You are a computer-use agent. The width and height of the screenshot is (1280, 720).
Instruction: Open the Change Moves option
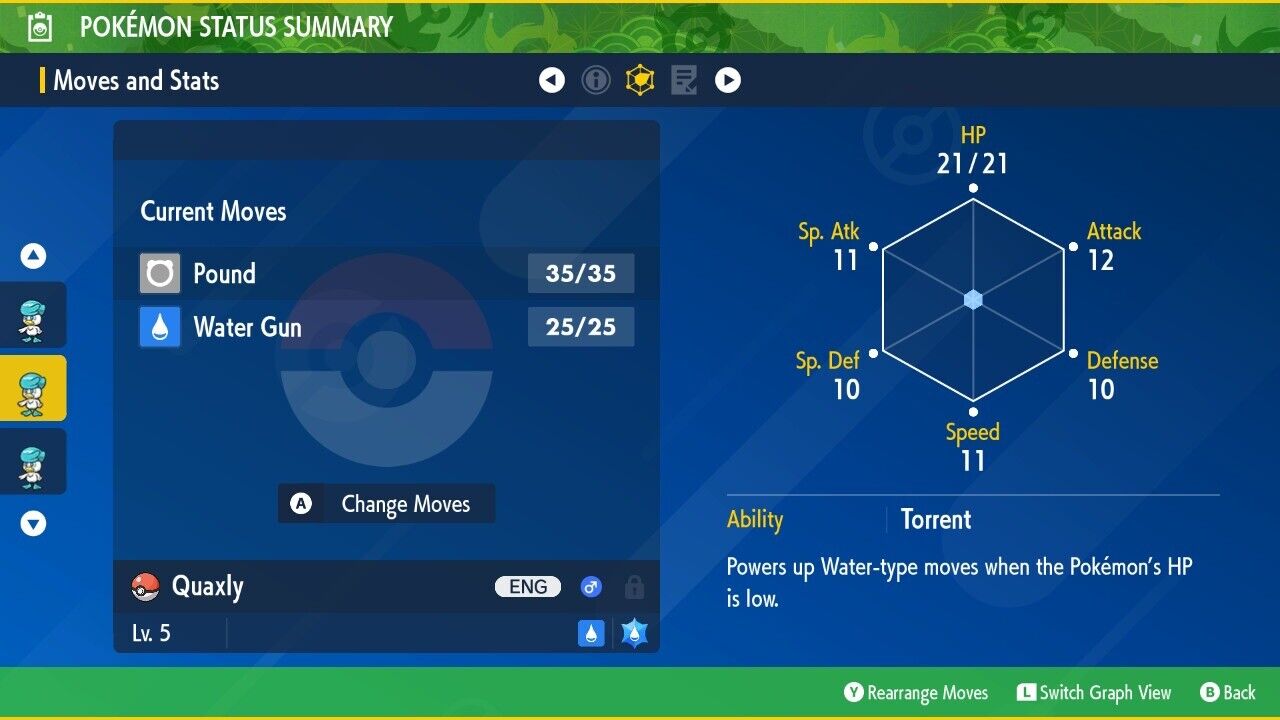(386, 504)
